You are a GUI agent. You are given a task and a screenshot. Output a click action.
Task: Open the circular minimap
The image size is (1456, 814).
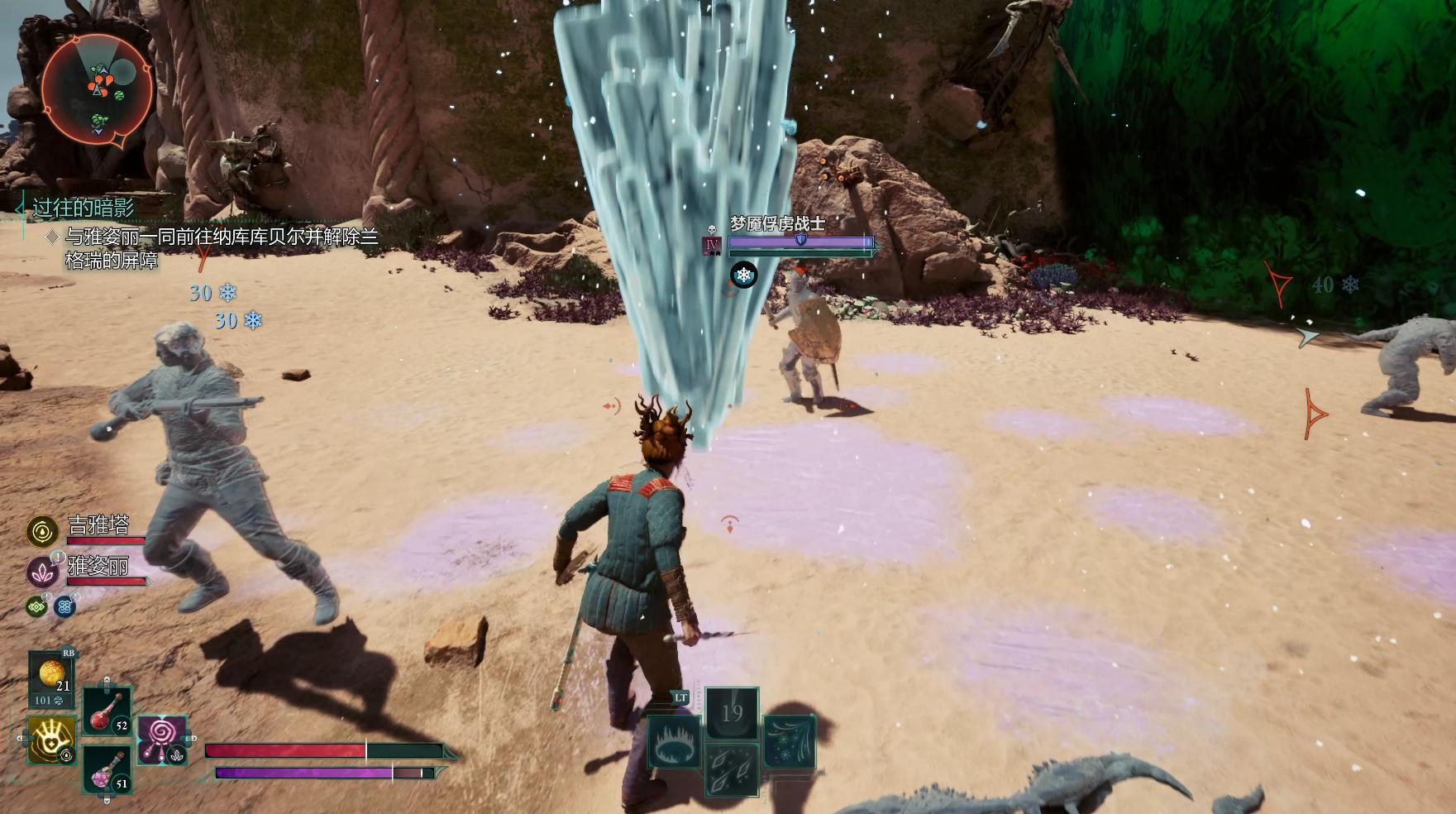tap(98, 89)
